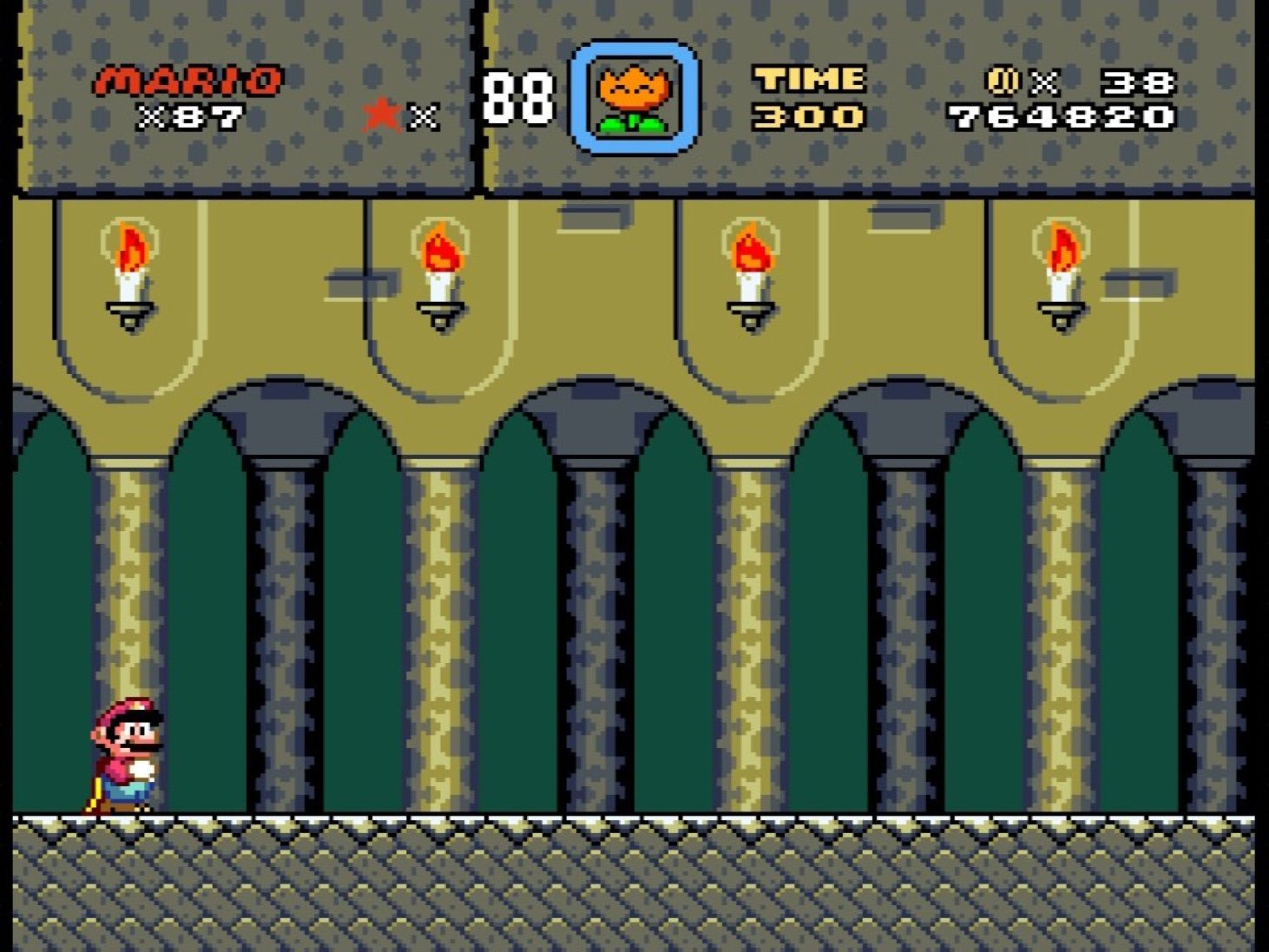
Task: Click the torch sconce bracket below the first flame
Action: click(x=128, y=311)
